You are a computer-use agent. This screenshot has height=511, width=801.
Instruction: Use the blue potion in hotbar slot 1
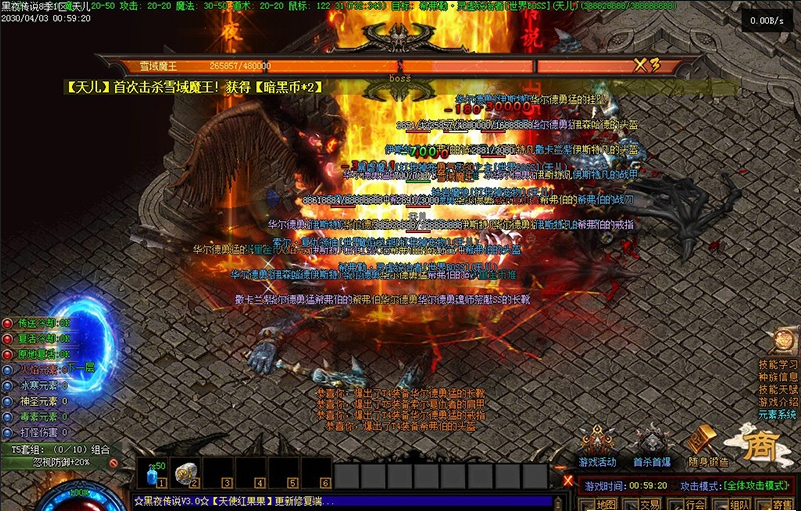click(152, 473)
